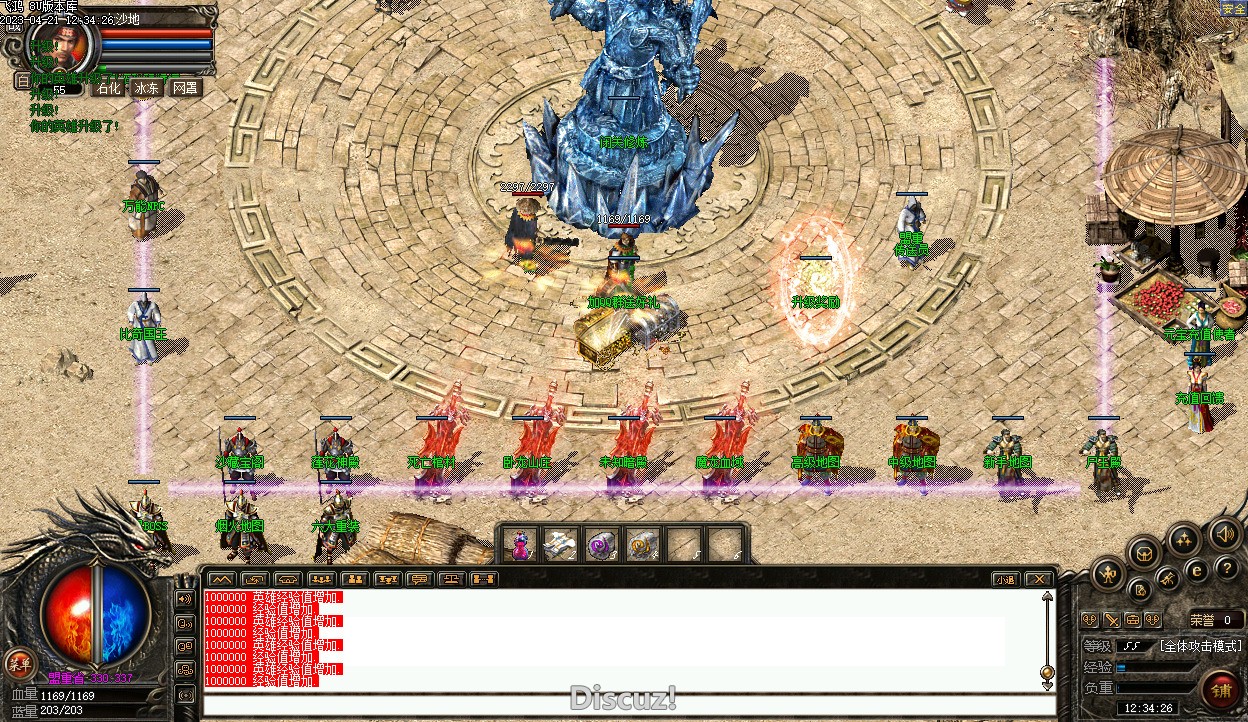1248x722 pixels.
Task: Toggle the 冰冻 freeze button
Action: click(x=146, y=88)
